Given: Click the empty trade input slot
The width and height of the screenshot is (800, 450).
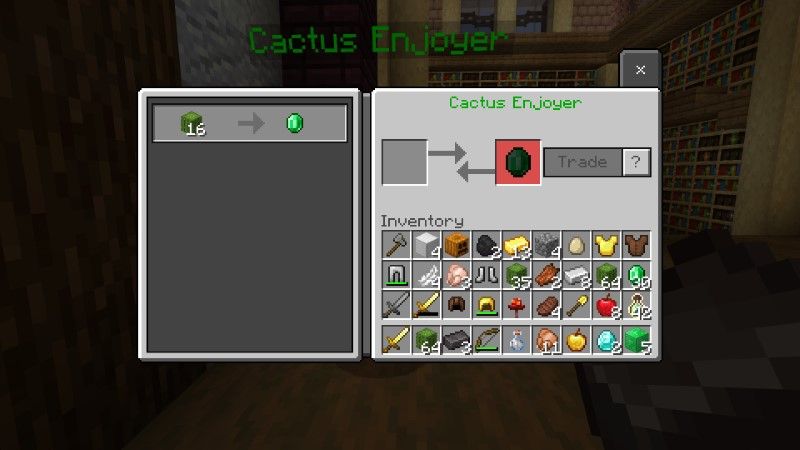Looking at the screenshot, I should [404, 162].
